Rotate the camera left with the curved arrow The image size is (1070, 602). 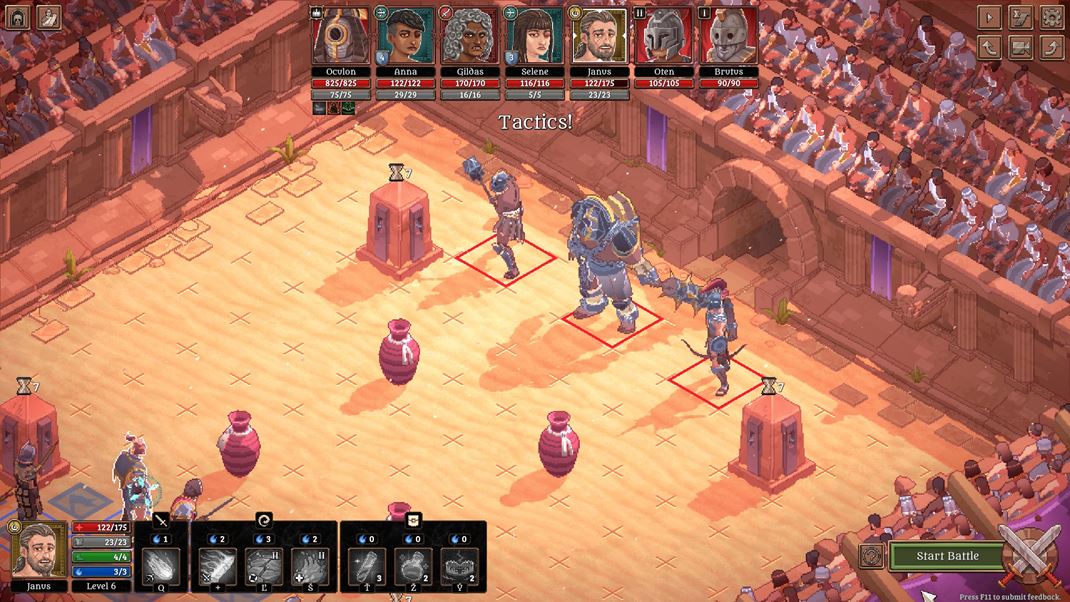(x=989, y=47)
